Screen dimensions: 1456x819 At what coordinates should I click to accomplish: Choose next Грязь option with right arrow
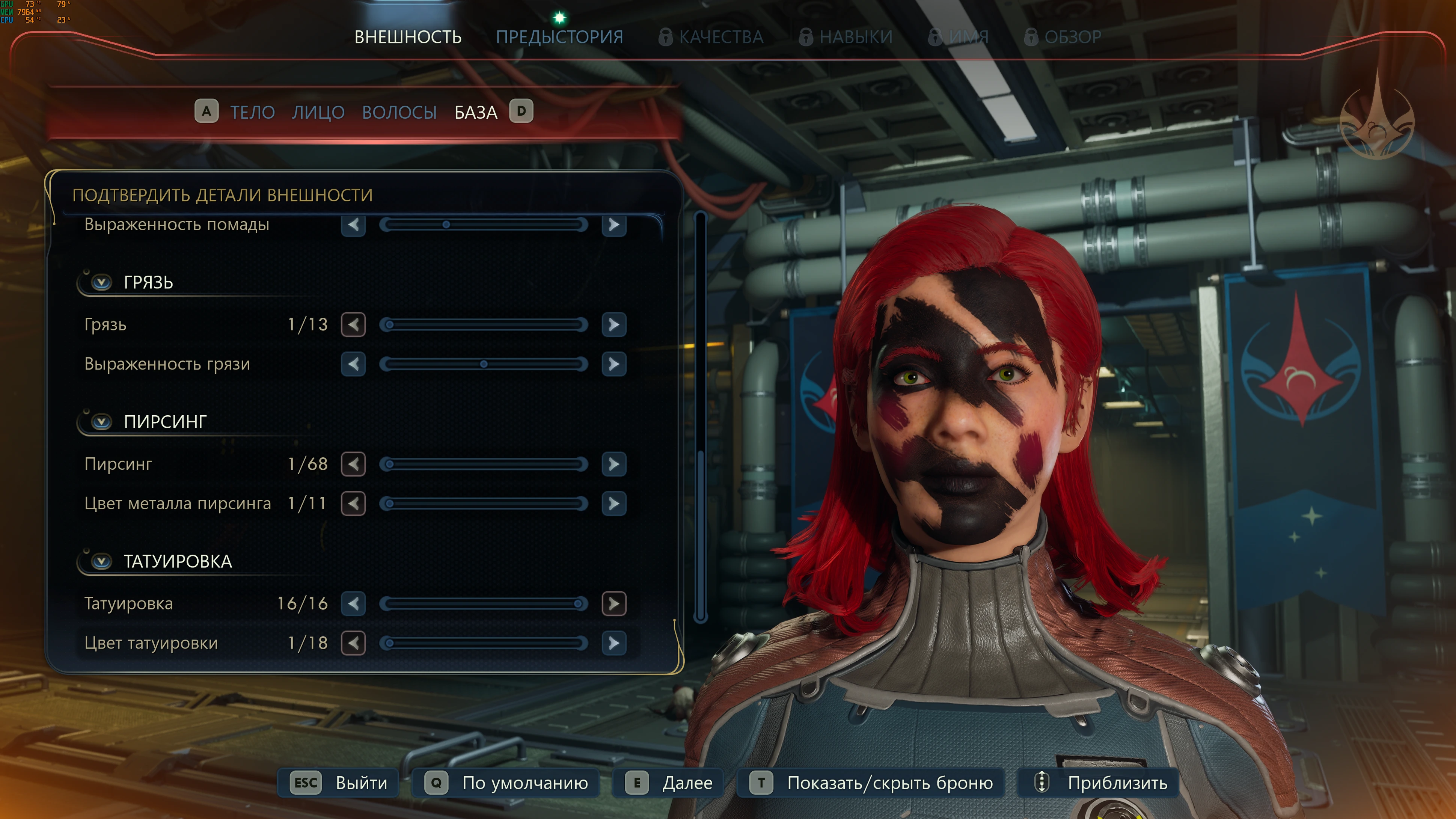614,324
